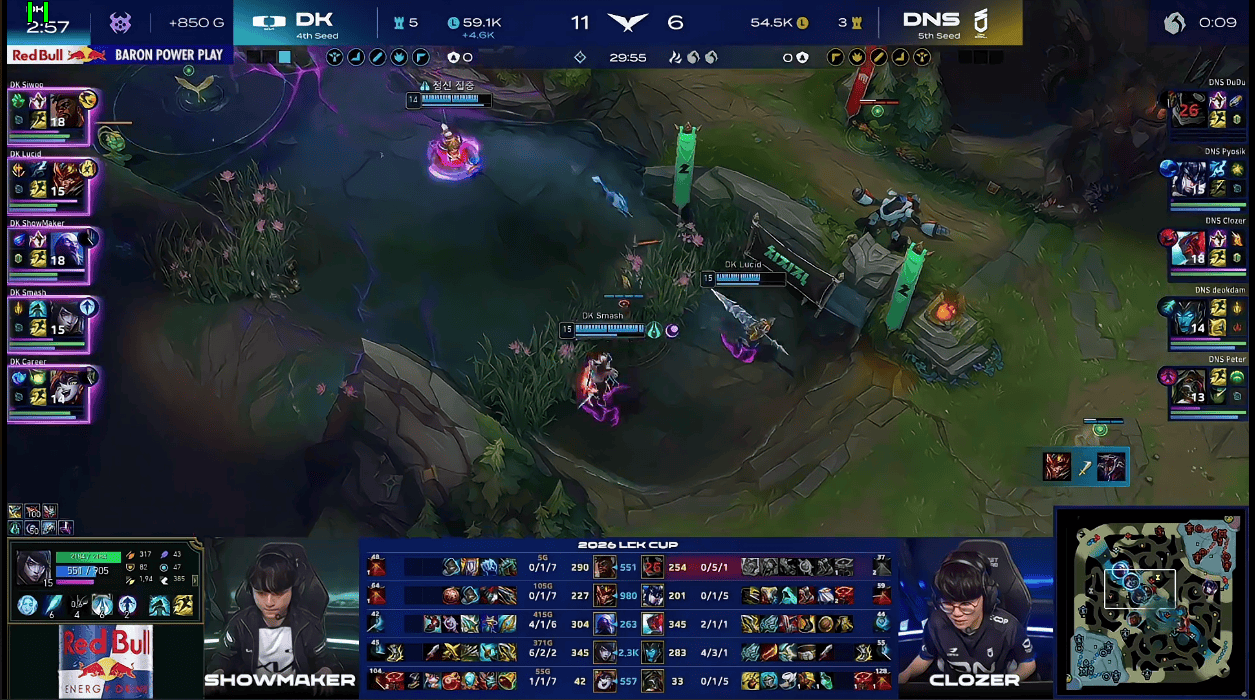Click DNS Pyosik's champion portrait

point(1188,176)
